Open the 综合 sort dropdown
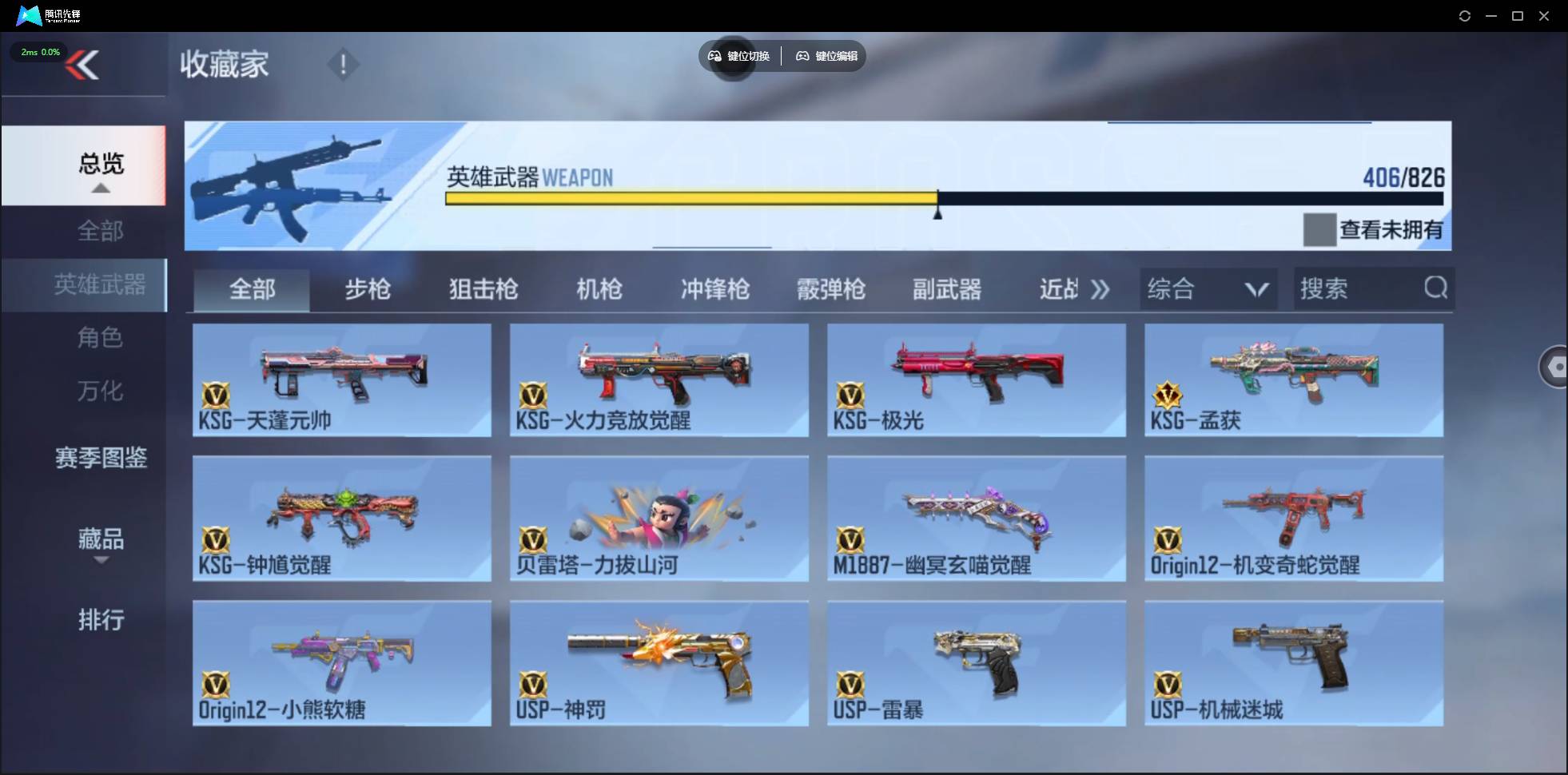Image resolution: width=1568 pixels, height=775 pixels. (x=1207, y=288)
